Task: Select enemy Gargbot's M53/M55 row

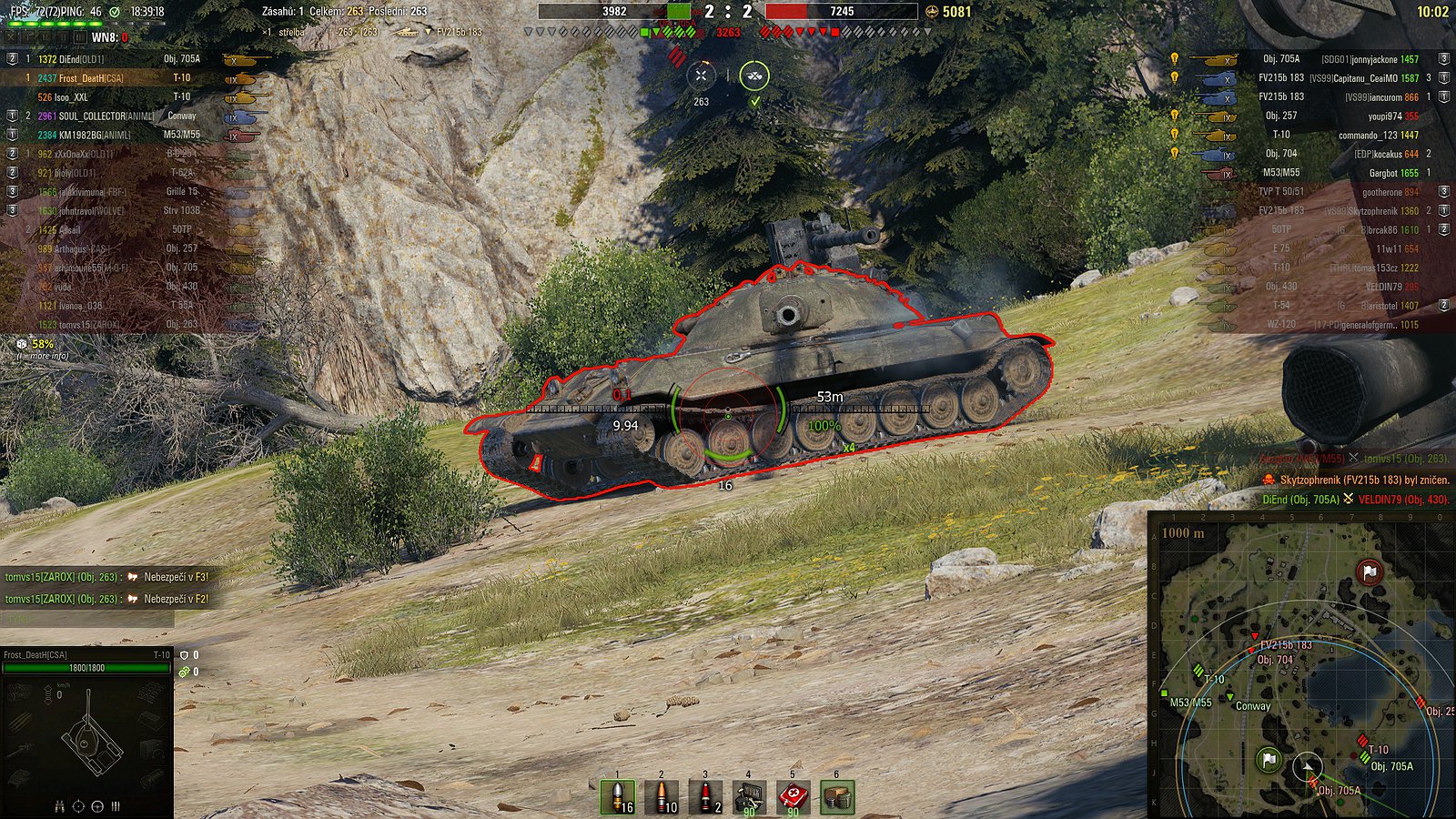Action: pyautogui.click(x=1338, y=173)
